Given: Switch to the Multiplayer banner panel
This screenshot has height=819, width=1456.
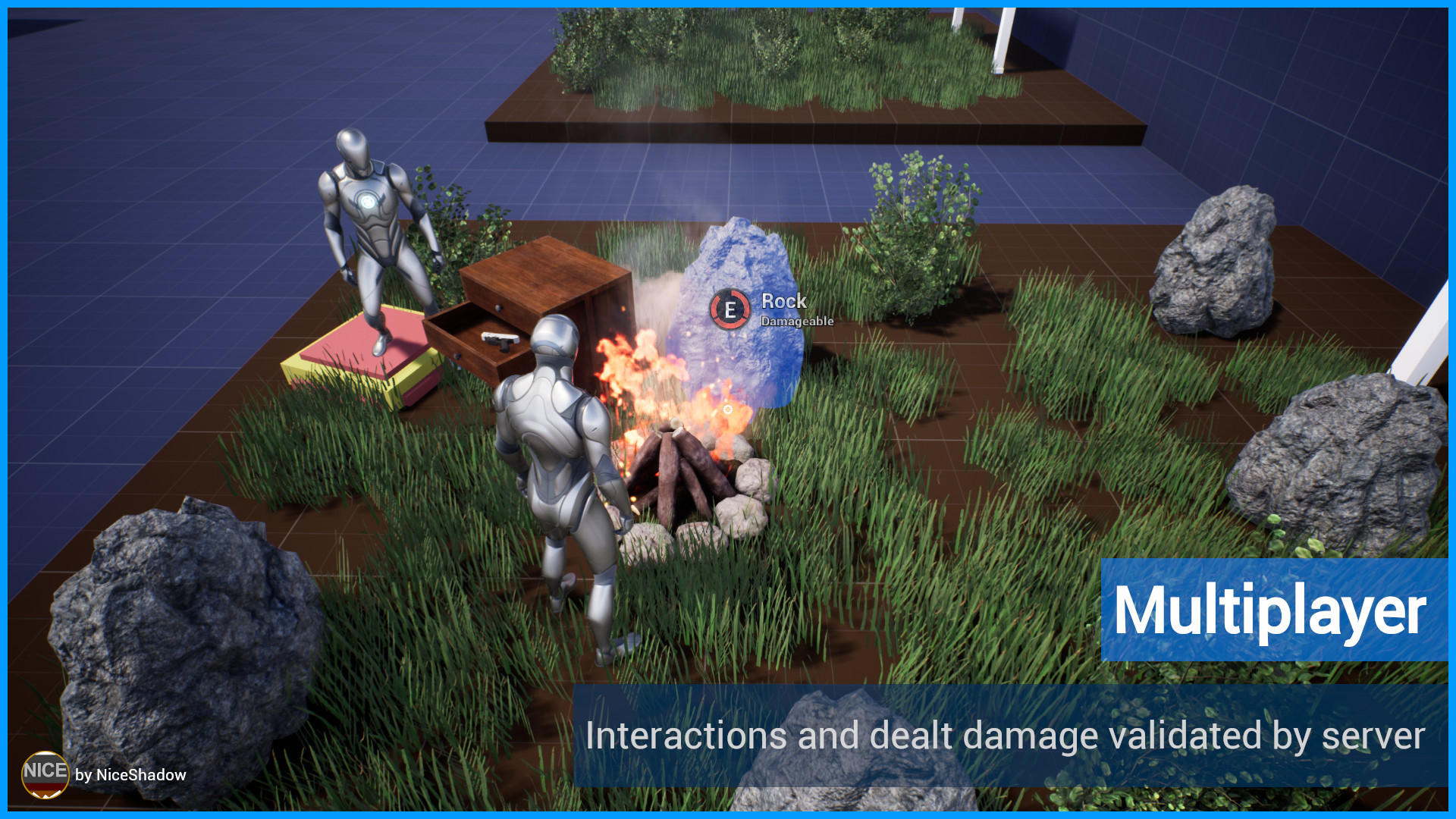Looking at the screenshot, I should point(1274,610).
